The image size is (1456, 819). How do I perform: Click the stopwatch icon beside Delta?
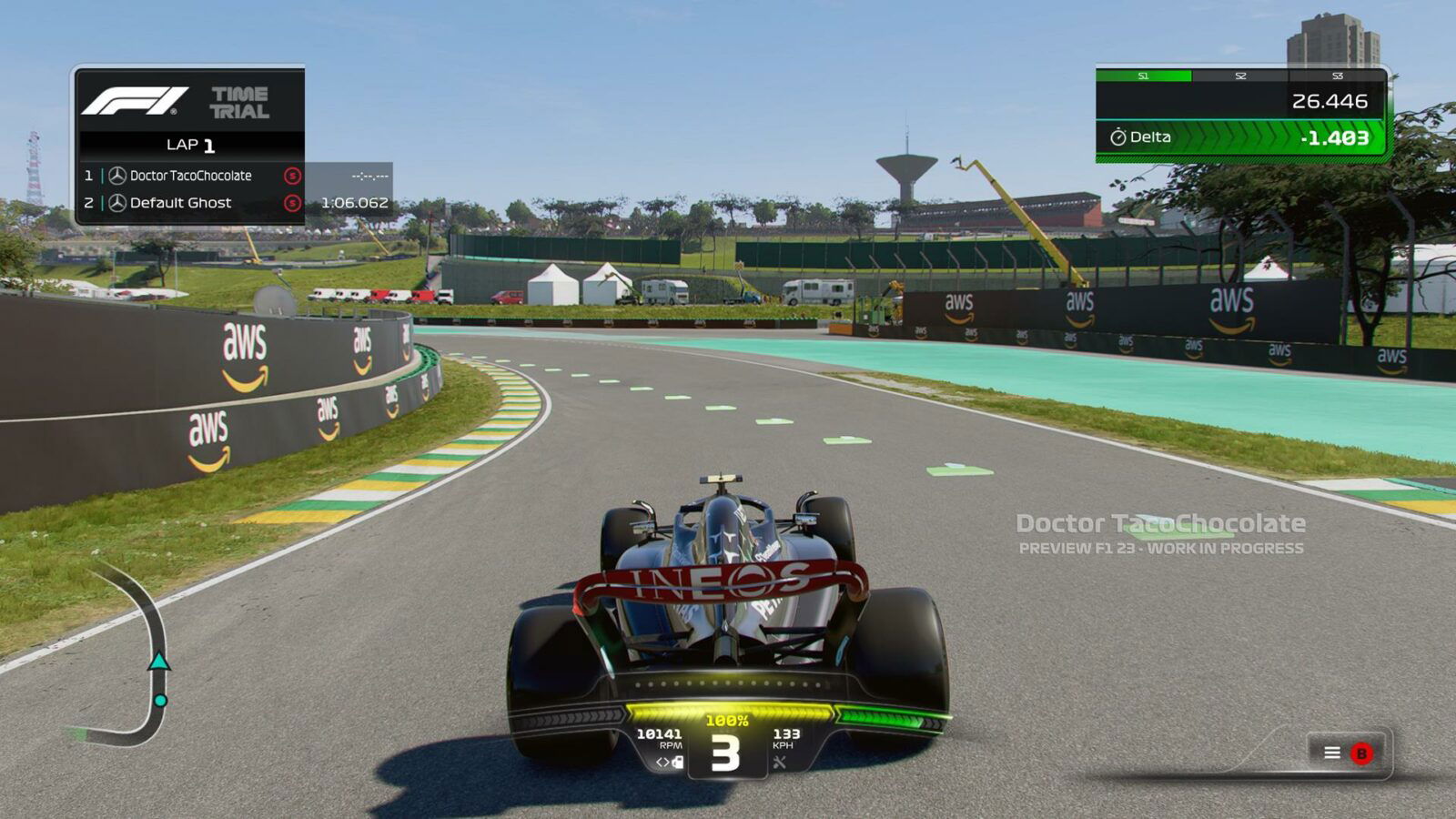[1117, 136]
